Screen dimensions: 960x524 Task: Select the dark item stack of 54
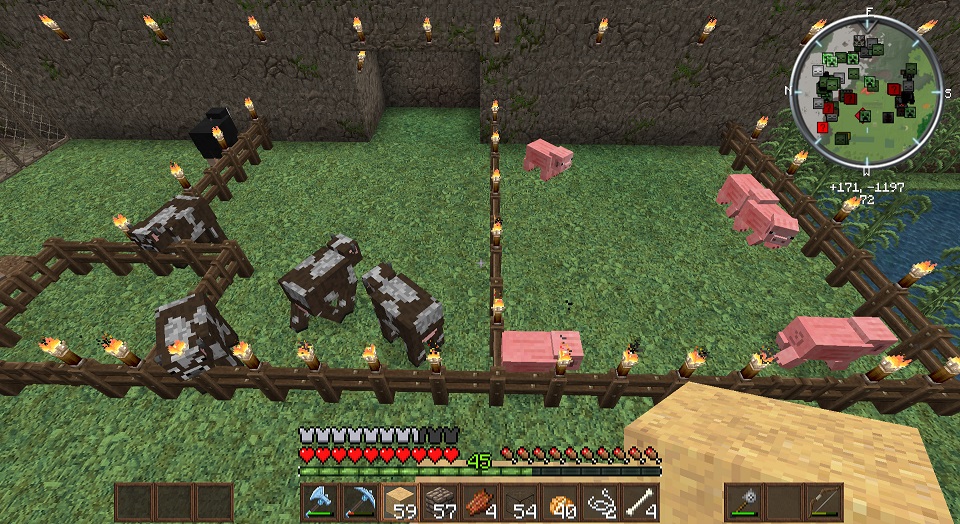[520, 501]
